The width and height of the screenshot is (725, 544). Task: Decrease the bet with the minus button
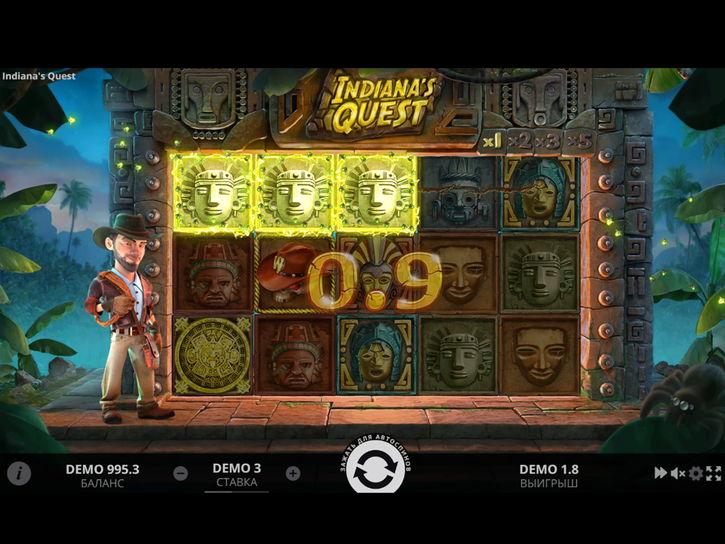click(180, 474)
